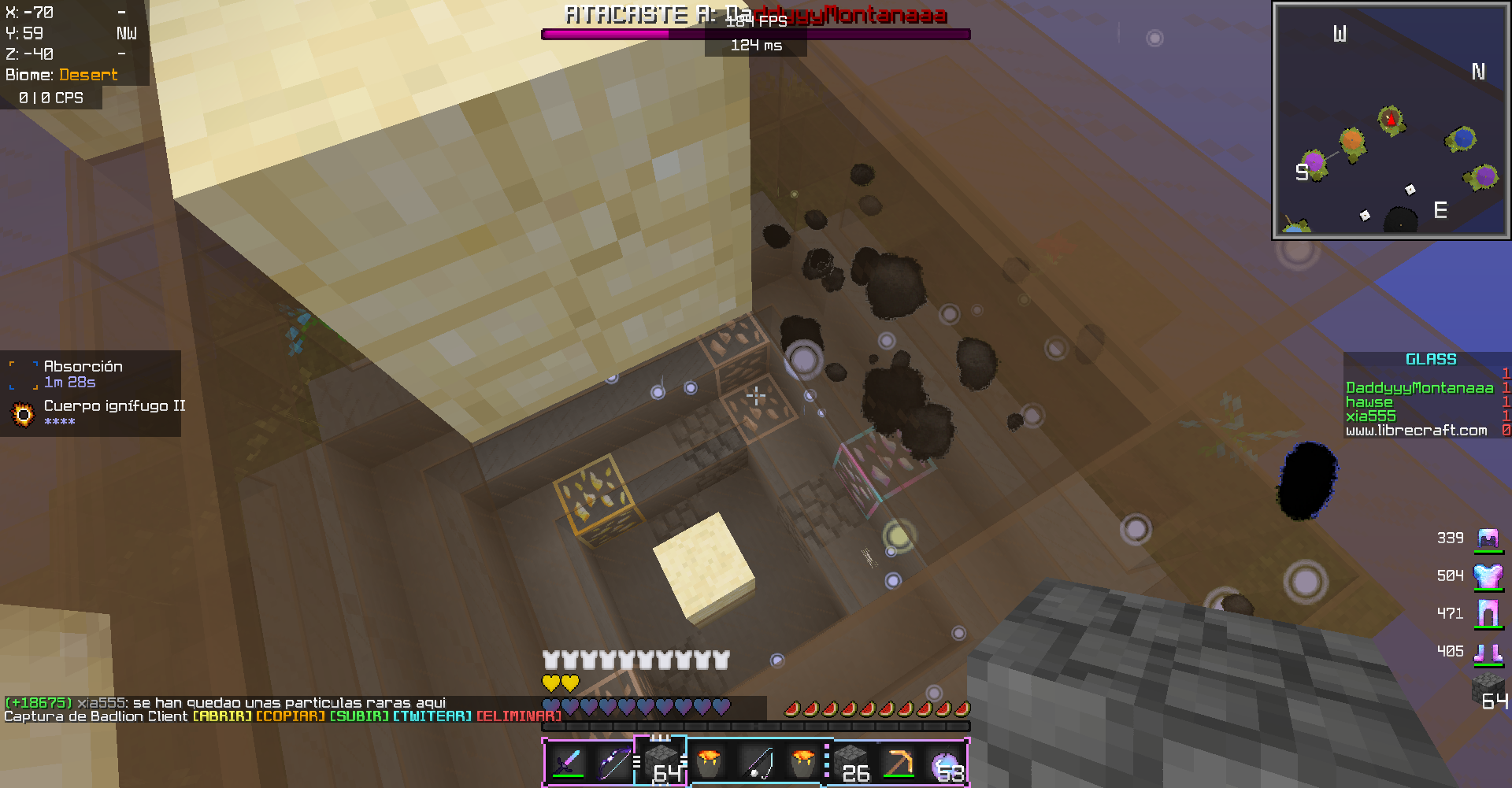
Task: Click the ABRIR screenshot link in chat
Action: pyautogui.click(x=222, y=716)
